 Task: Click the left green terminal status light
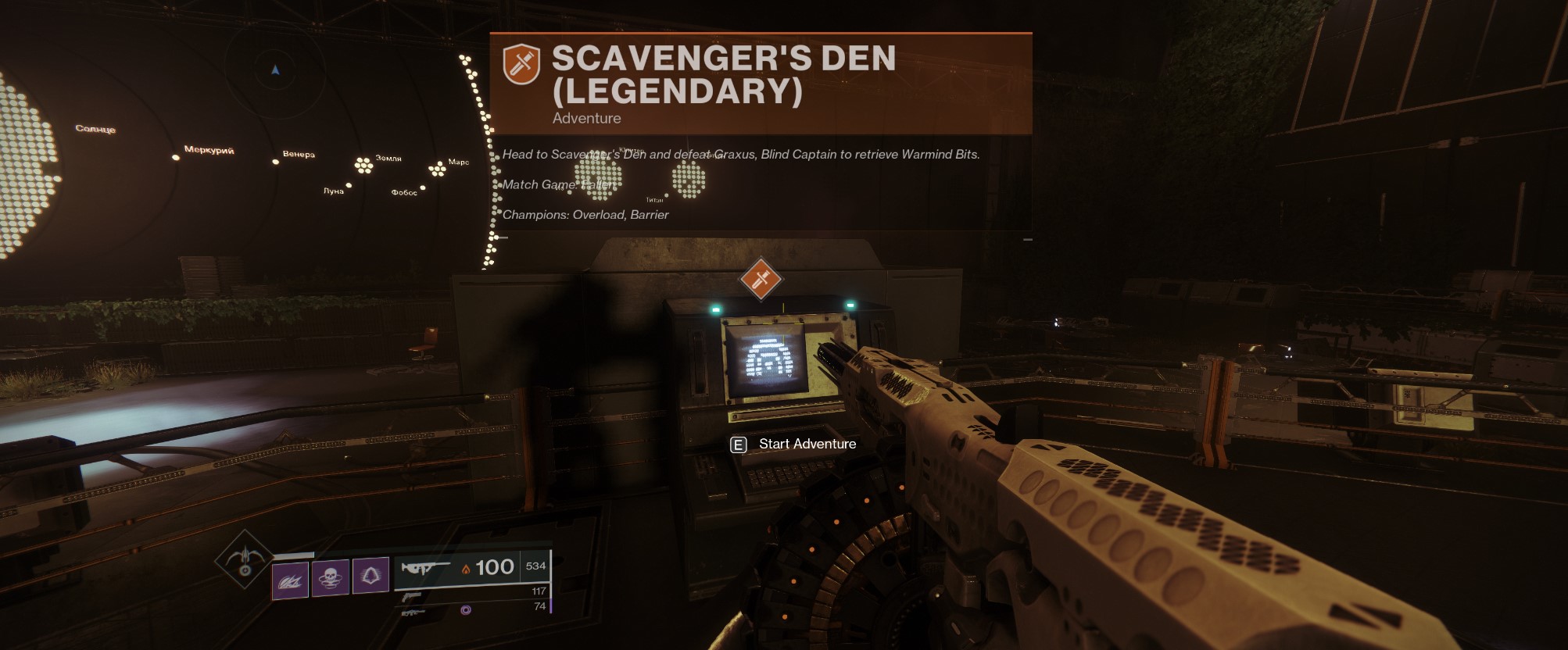(715, 309)
